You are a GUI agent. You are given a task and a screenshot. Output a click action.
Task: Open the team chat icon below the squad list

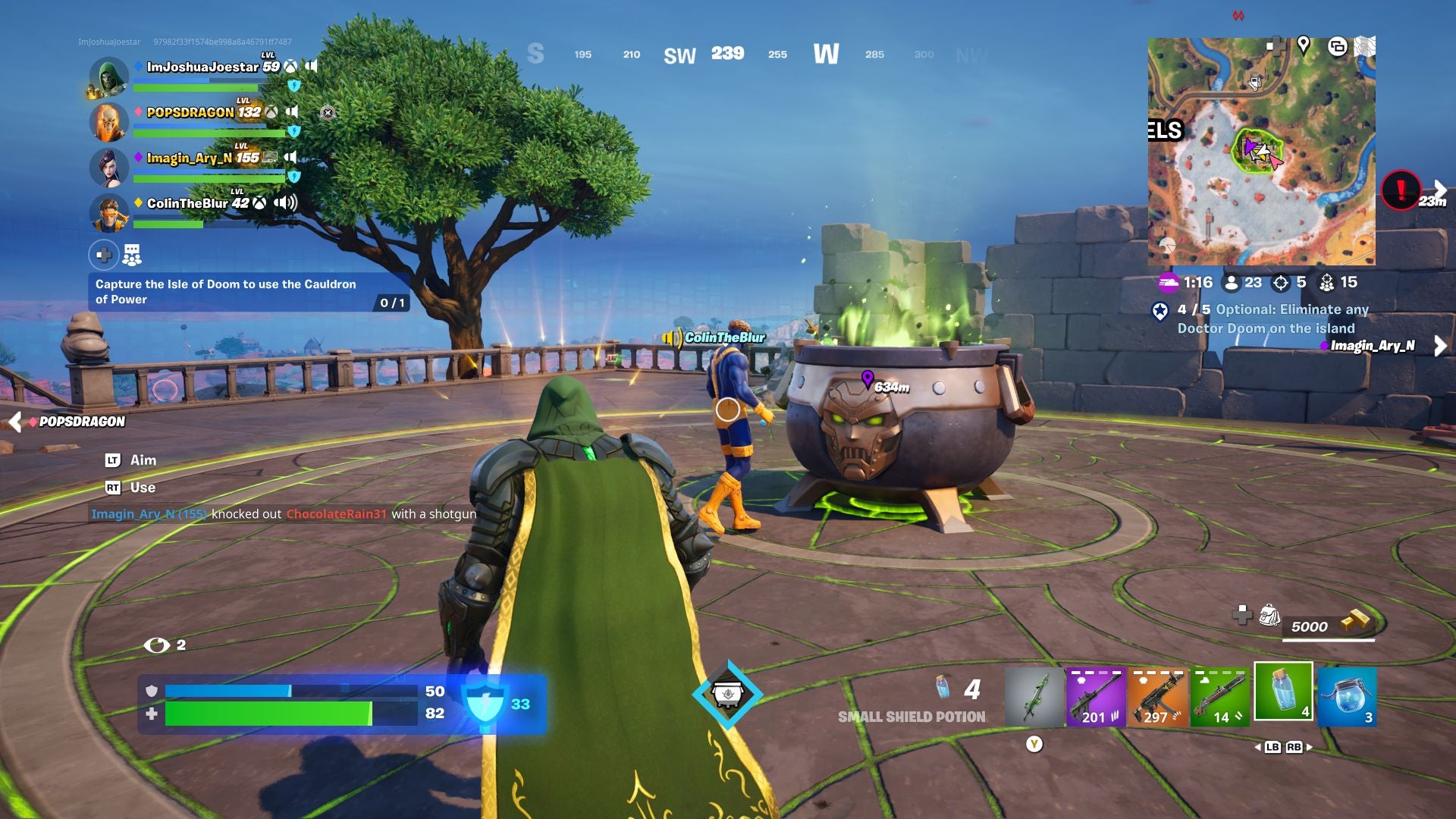coord(132,254)
